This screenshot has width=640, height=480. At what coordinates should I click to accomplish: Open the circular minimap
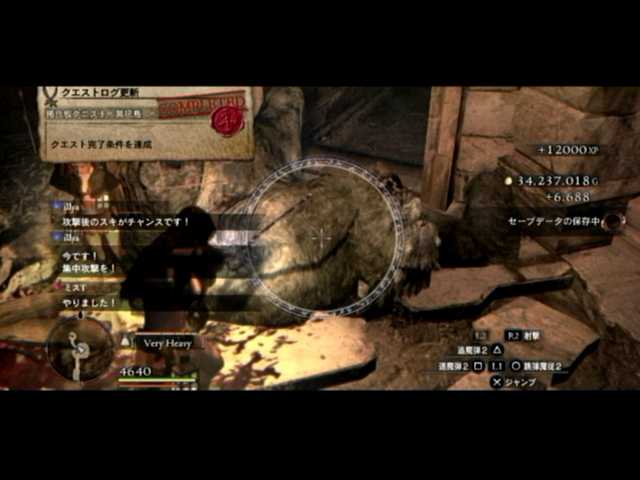click(x=80, y=348)
